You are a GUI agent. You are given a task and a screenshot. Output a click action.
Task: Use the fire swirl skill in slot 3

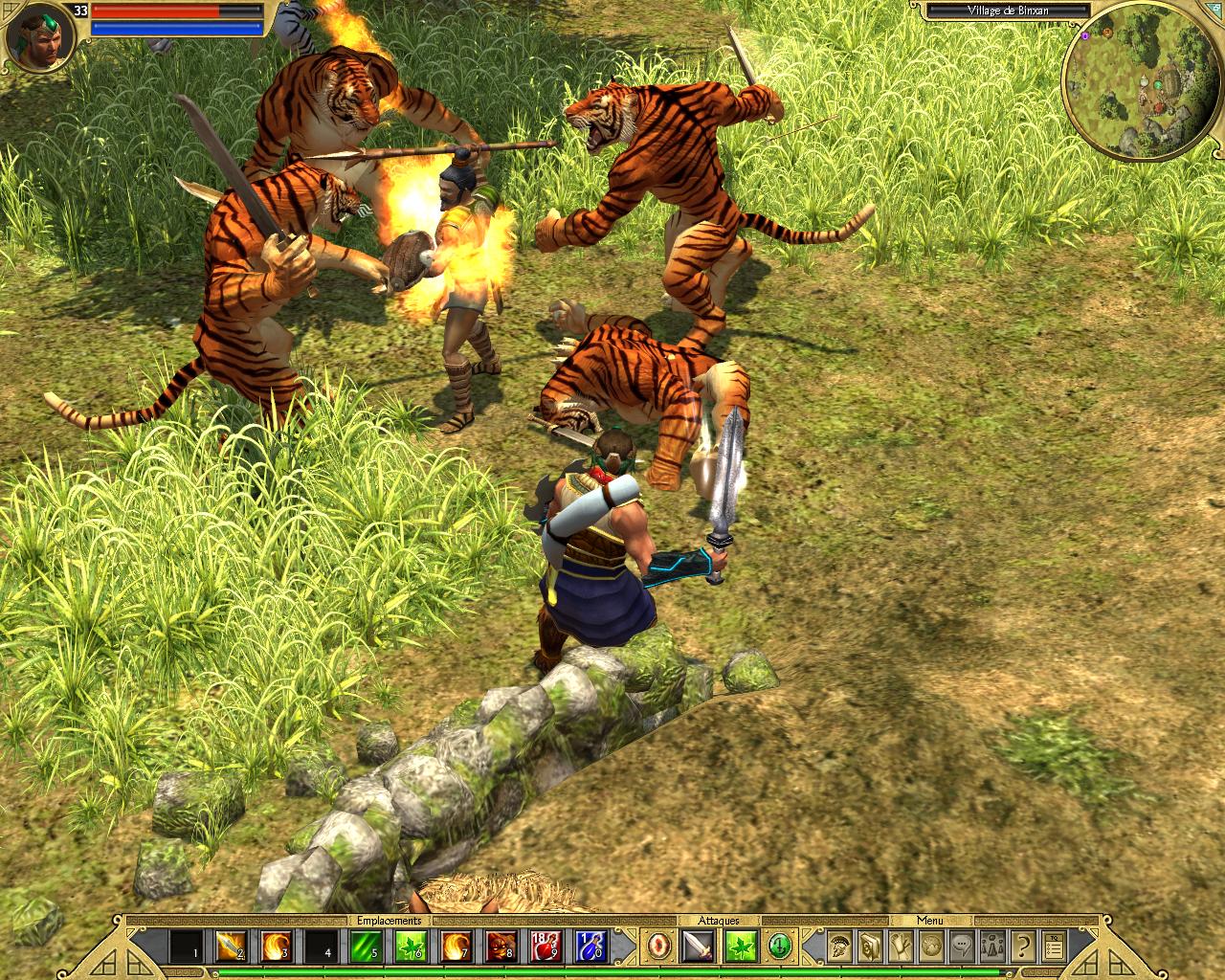pyautogui.click(x=276, y=946)
